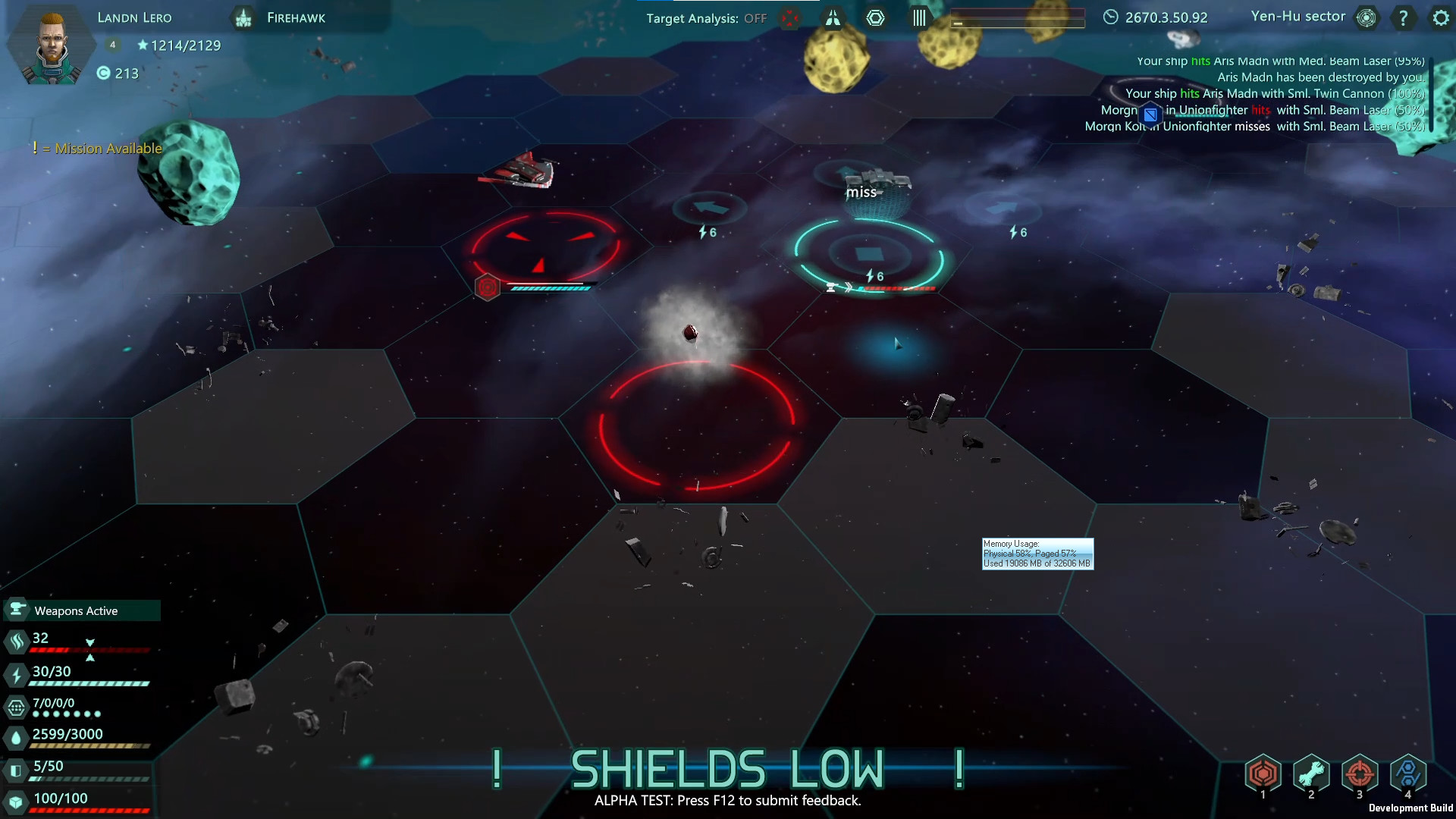Open the Firehawk ship panel
This screenshot has width=1456, height=819.
[295, 17]
